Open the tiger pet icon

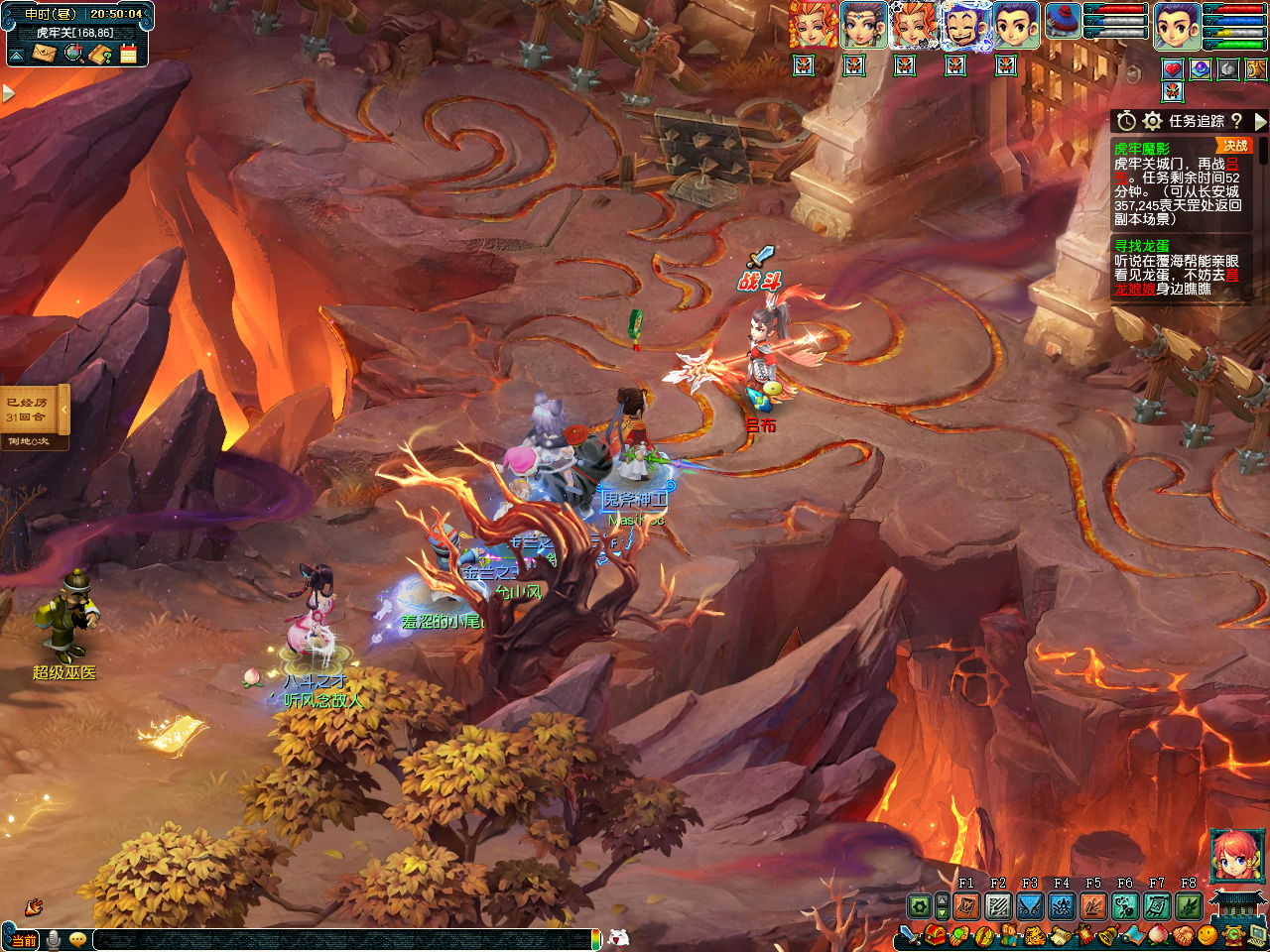coord(1035,935)
